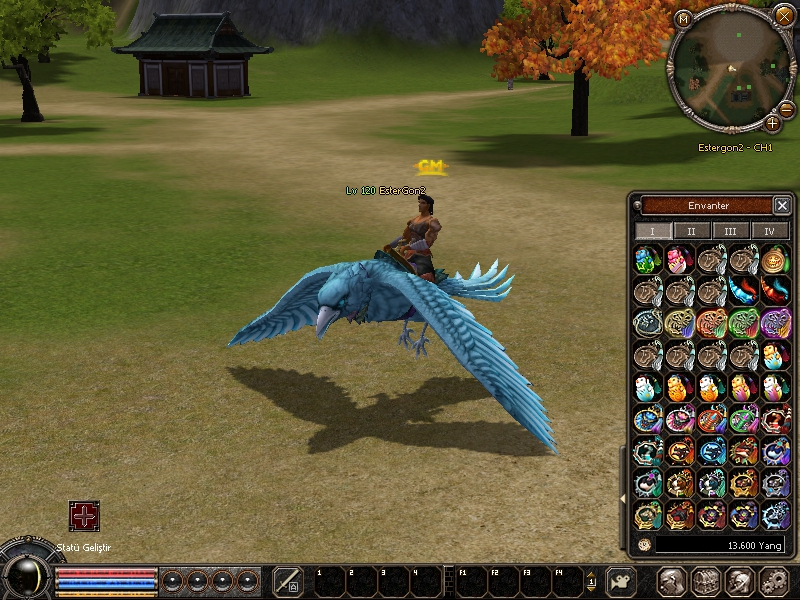Pick the purple horse seal item
Screen dimensions: 800x600
point(775,323)
